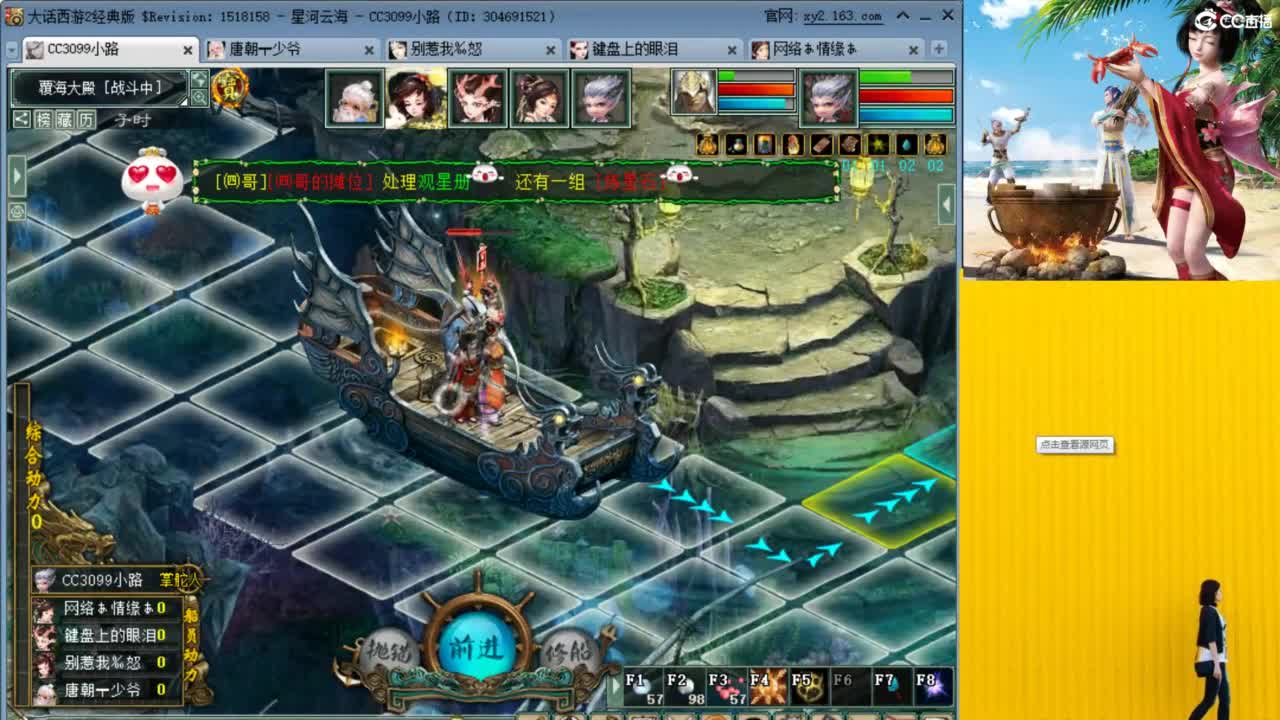Image resolution: width=1280 pixels, height=720 pixels.
Task: Click the share icon below the 覆海大殿 location box
Action: tap(21, 118)
